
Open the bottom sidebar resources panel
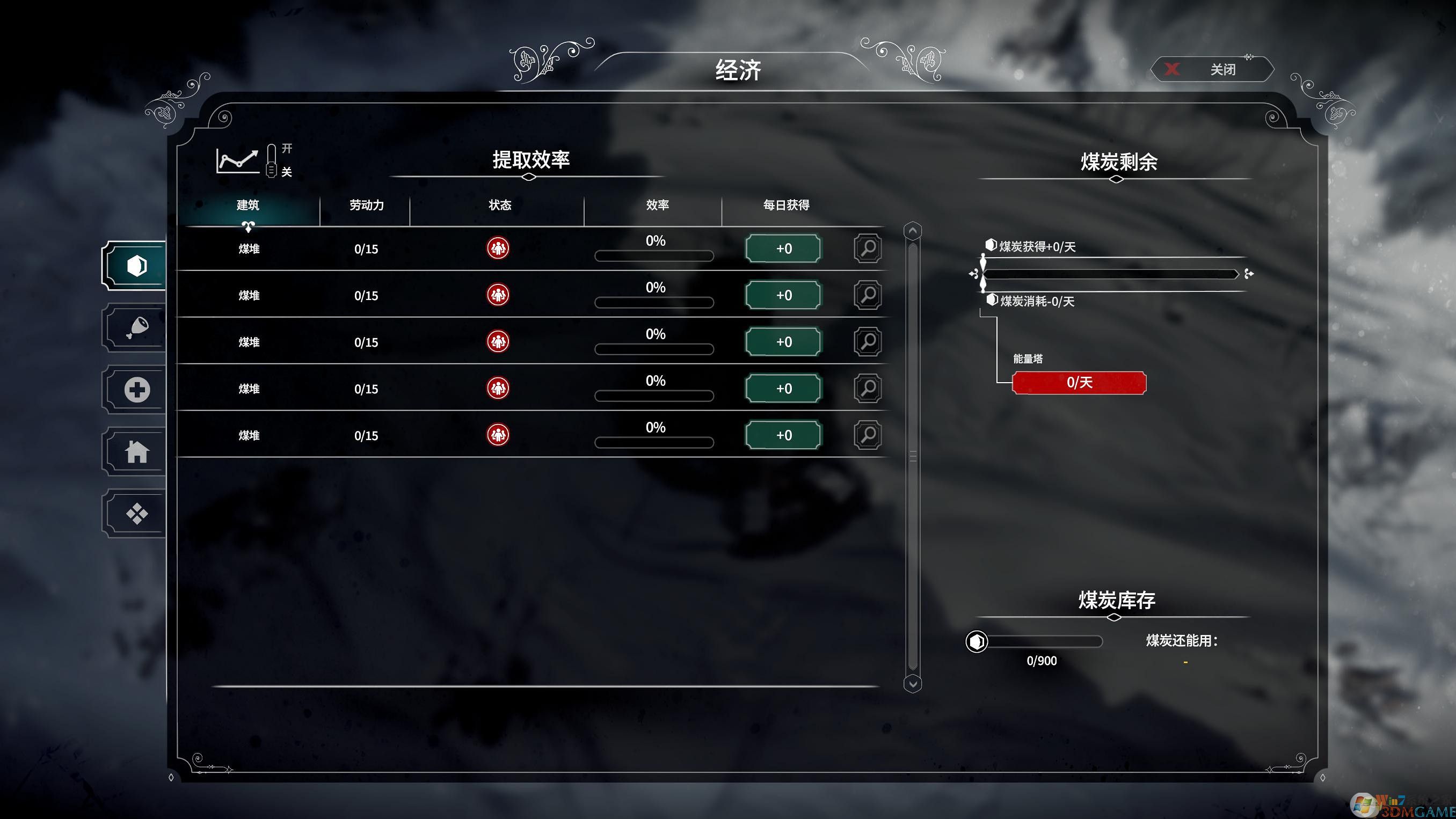pos(136,512)
